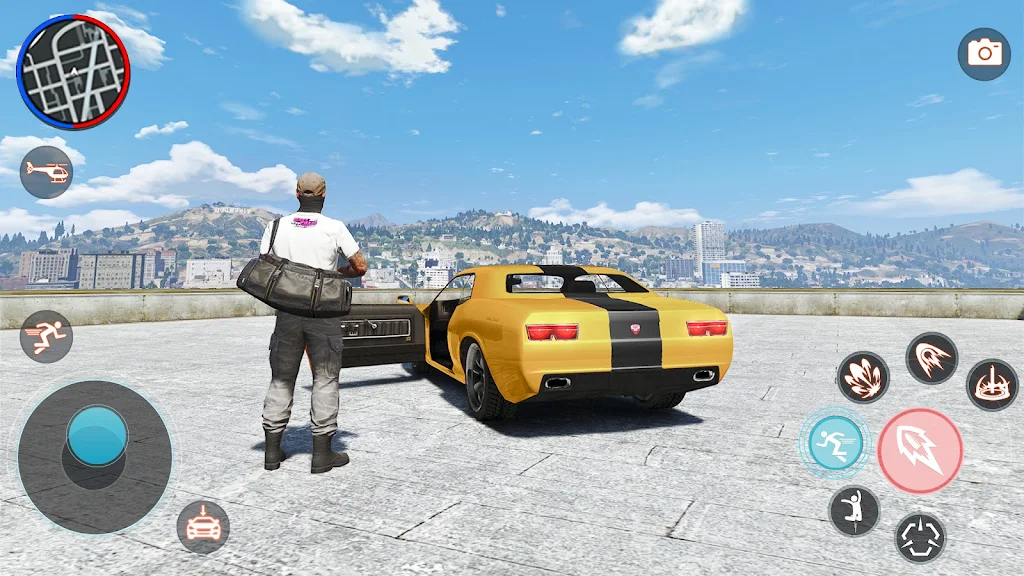Tap the jump figure button
The height and width of the screenshot is (576, 1024).
pyautogui.click(x=854, y=510)
